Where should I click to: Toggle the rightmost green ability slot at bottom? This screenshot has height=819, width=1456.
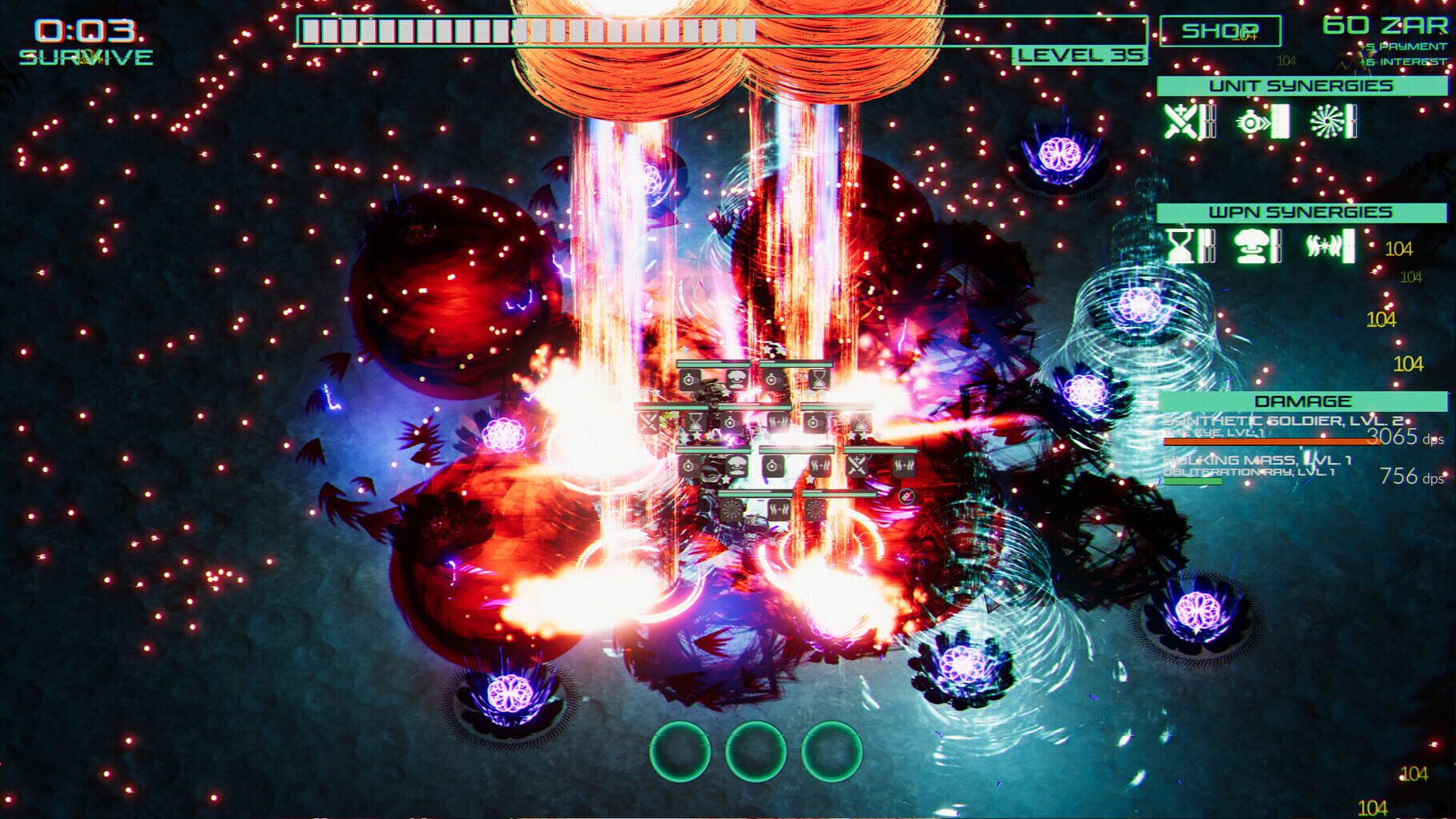(832, 752)
